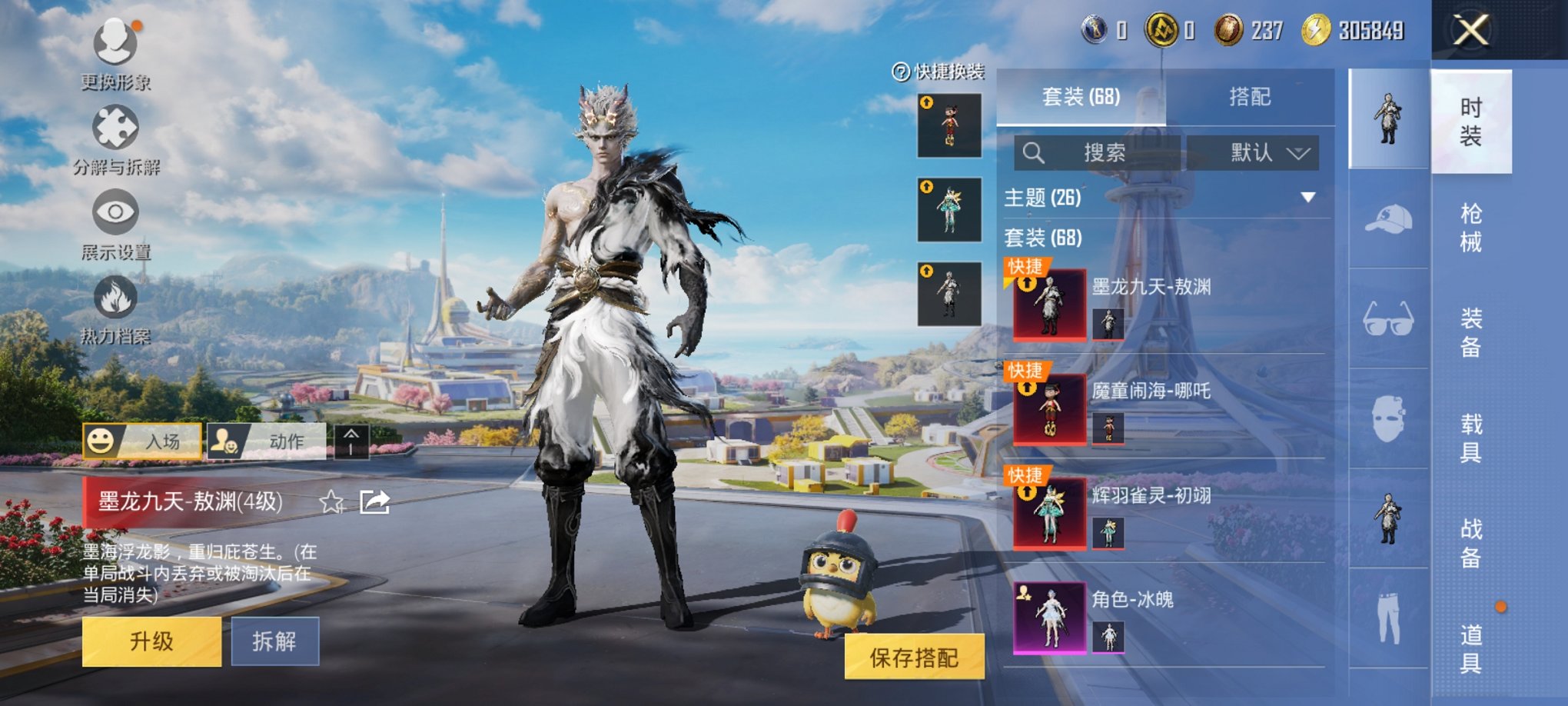Collapse the 主题 (26) section
Image resolution: width=1568 pixels, height=706 pixels.
pyautogui.click(x=1309, y=197)
